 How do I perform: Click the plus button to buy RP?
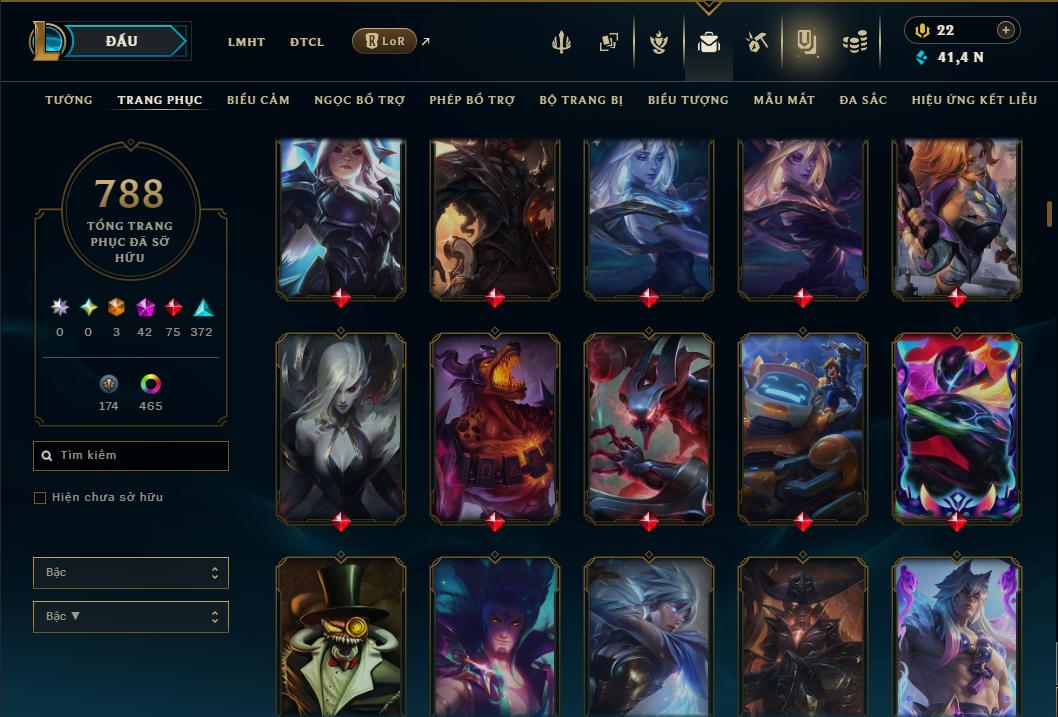[x=1005, y=30]
